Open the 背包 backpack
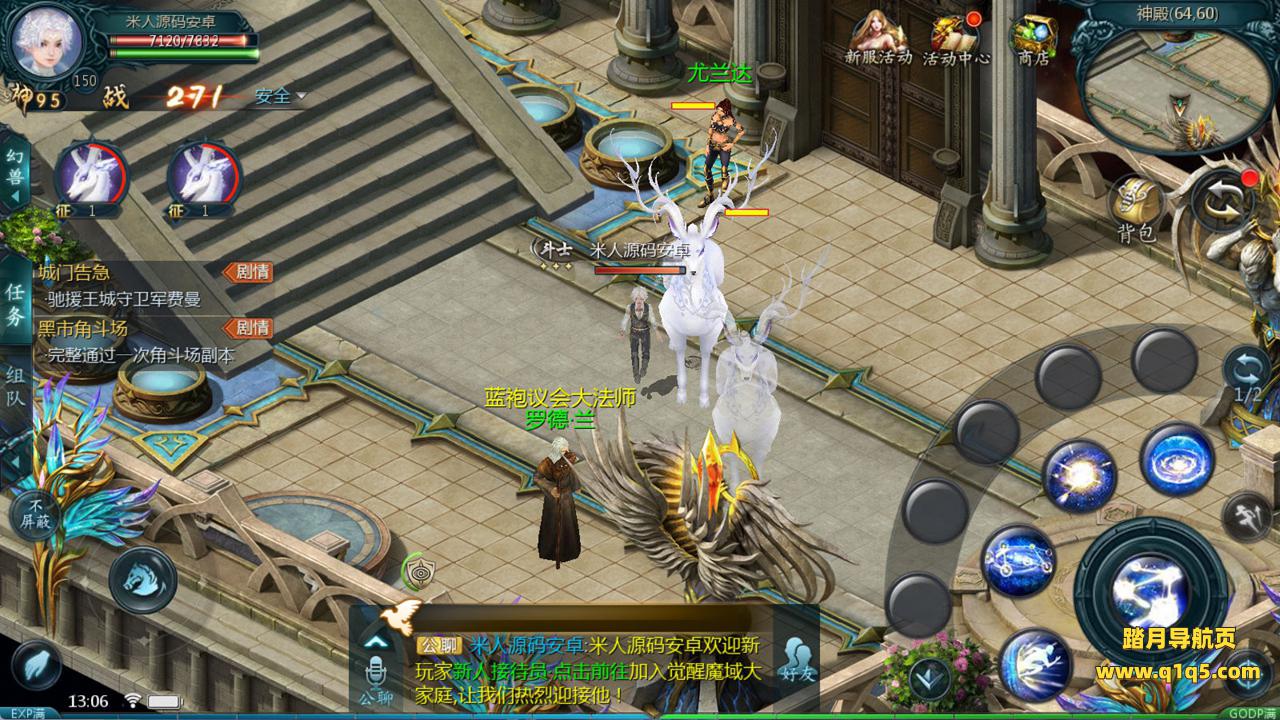The height and width of the screenshot is (720, 1280). pyautogui.click(x=1137, y=210)
